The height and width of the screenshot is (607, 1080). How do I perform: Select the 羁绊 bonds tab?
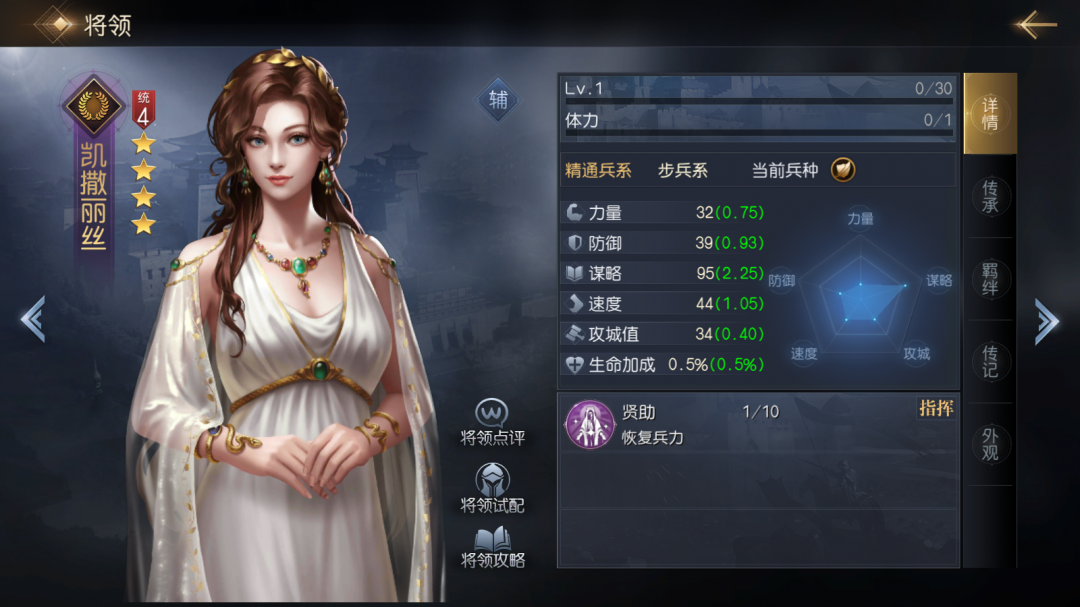point(990,280)
